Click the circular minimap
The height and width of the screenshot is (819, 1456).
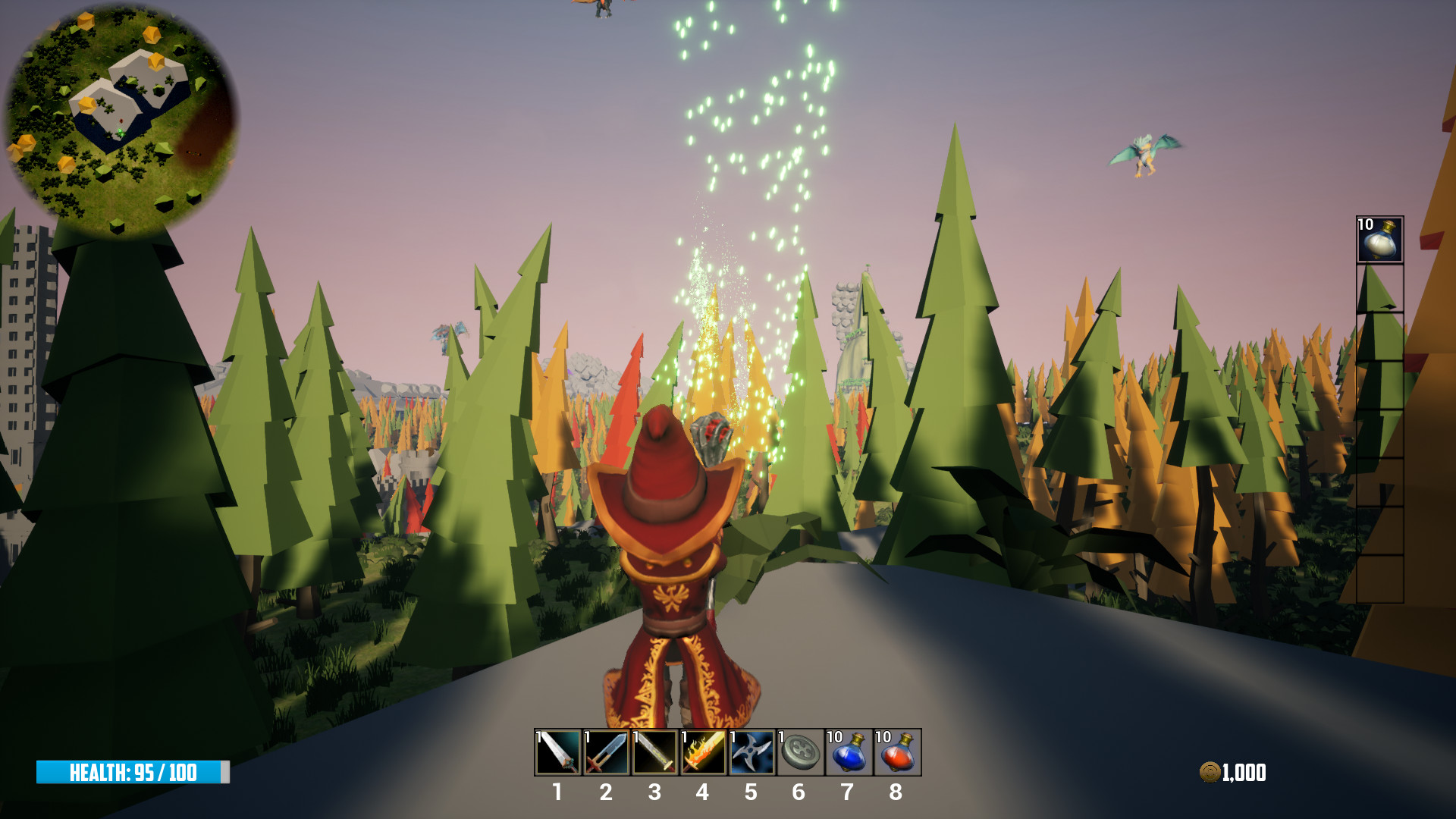(x=121, y=118)
